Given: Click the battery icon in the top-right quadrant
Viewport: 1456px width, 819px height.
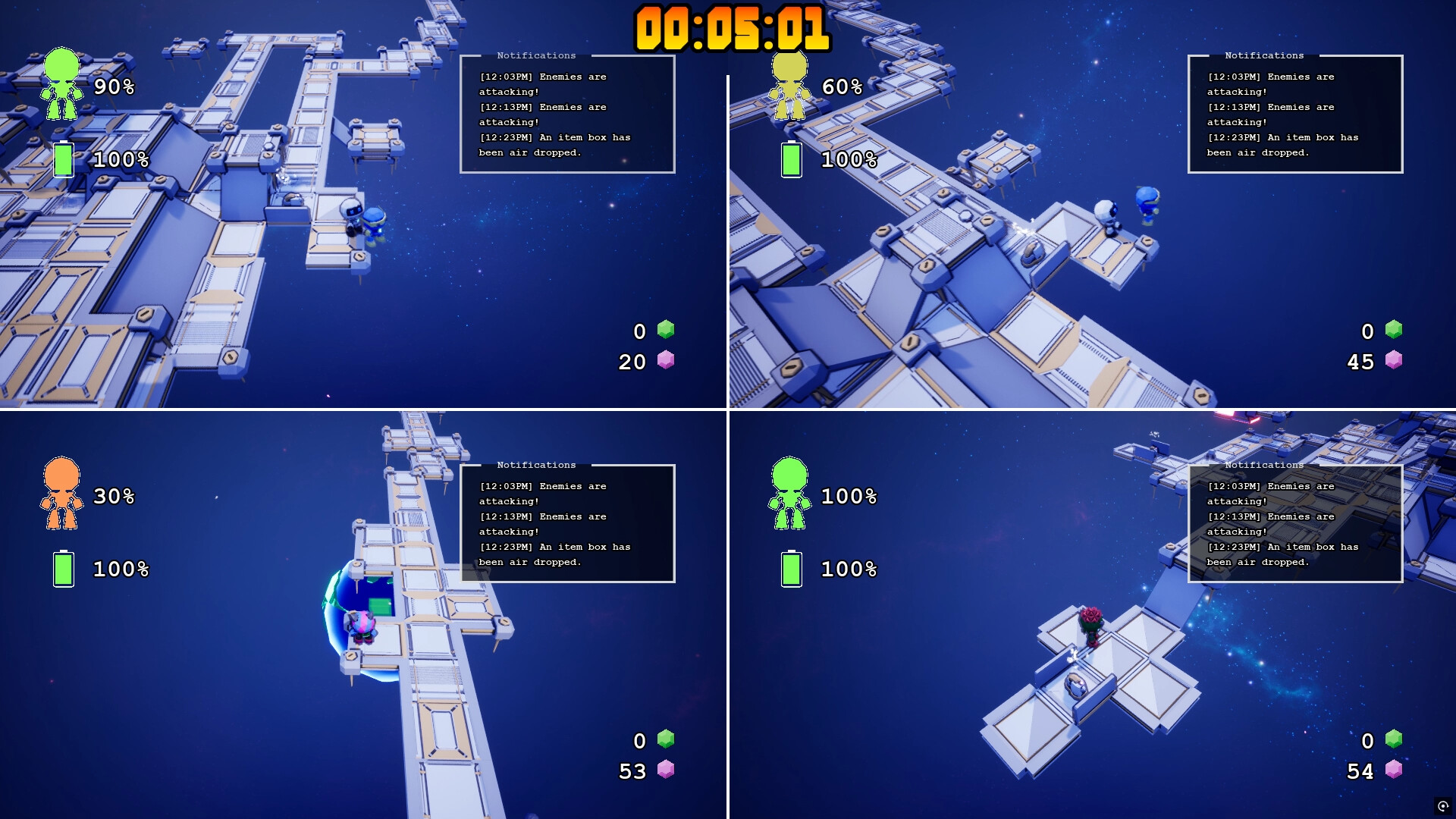Looking at the screenshot, I should tap(792, 159).
